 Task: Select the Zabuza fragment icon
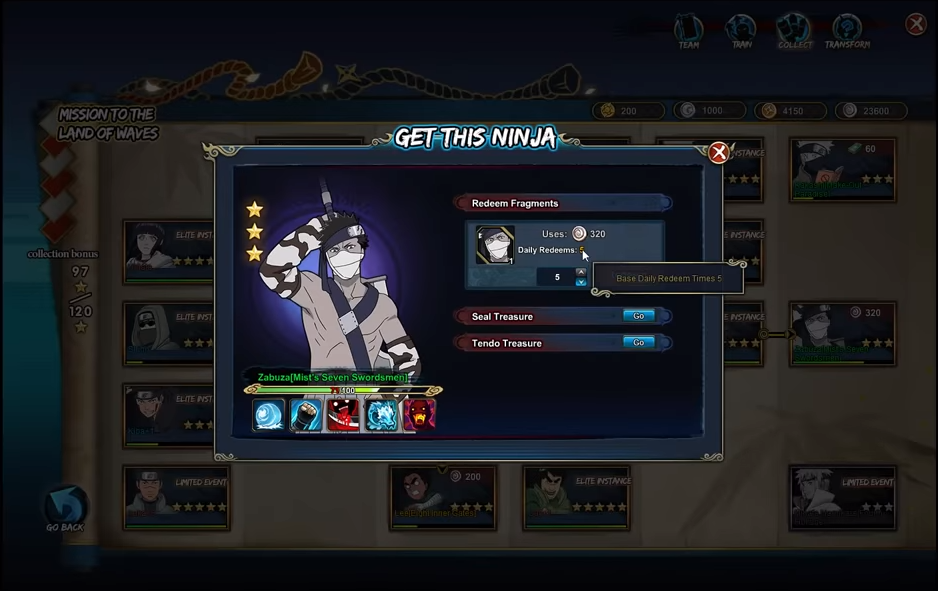coord(494,246)
